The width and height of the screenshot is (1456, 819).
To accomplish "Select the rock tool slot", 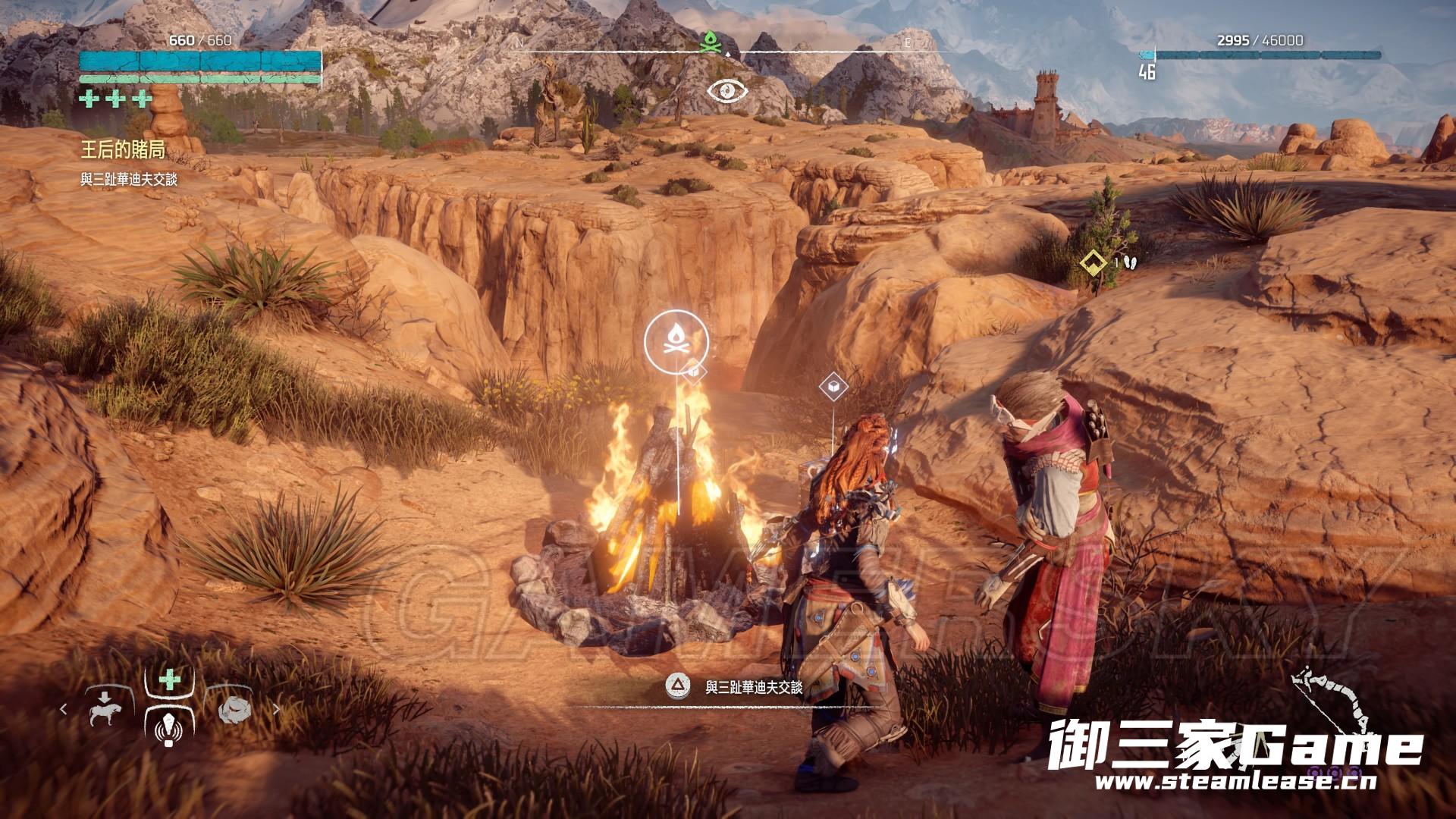I will 233,708.
